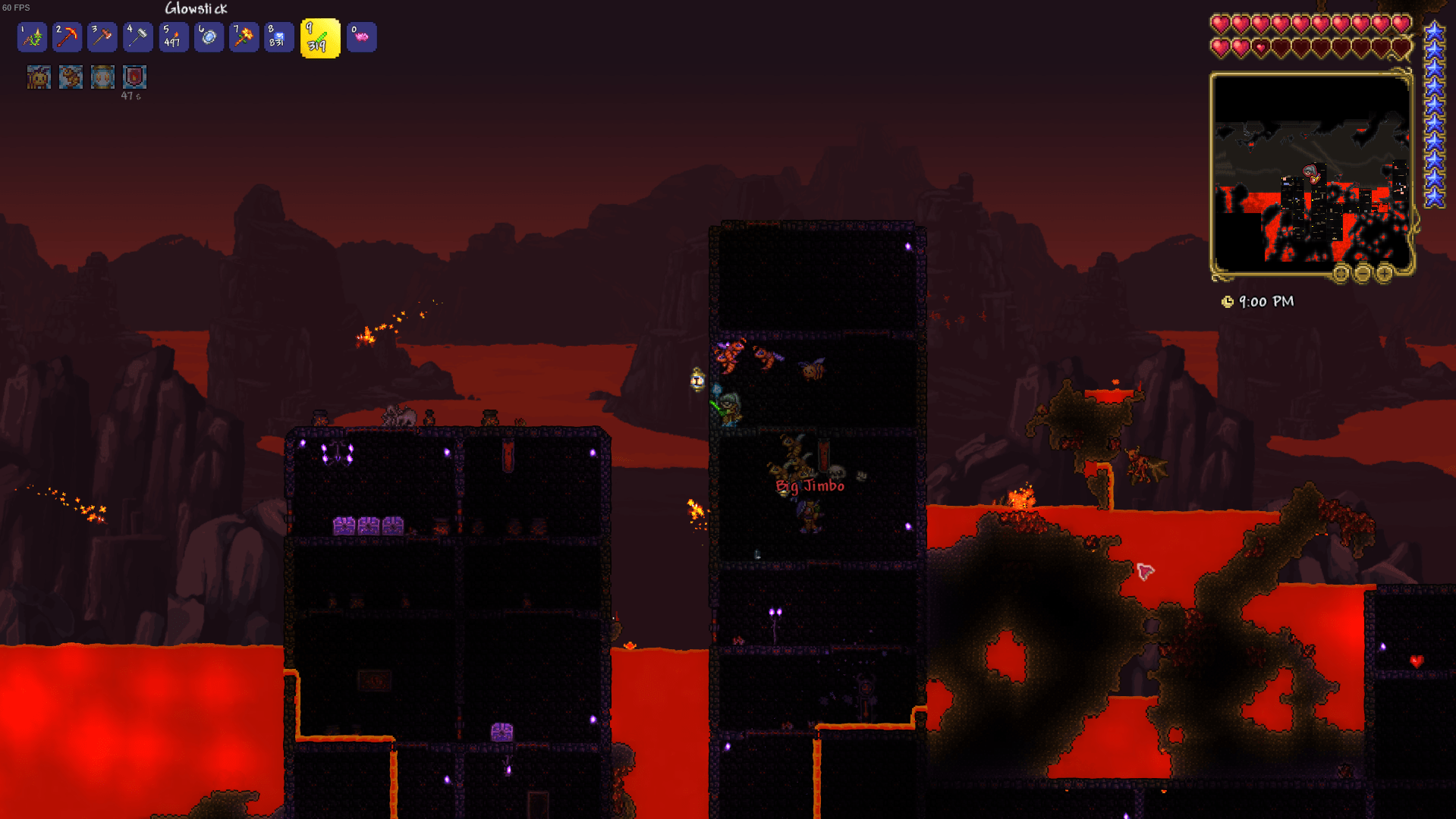This screenshot has height=819, width=1456.
Task: Select the torch stack in slot 5
Action: coord(173,36)
